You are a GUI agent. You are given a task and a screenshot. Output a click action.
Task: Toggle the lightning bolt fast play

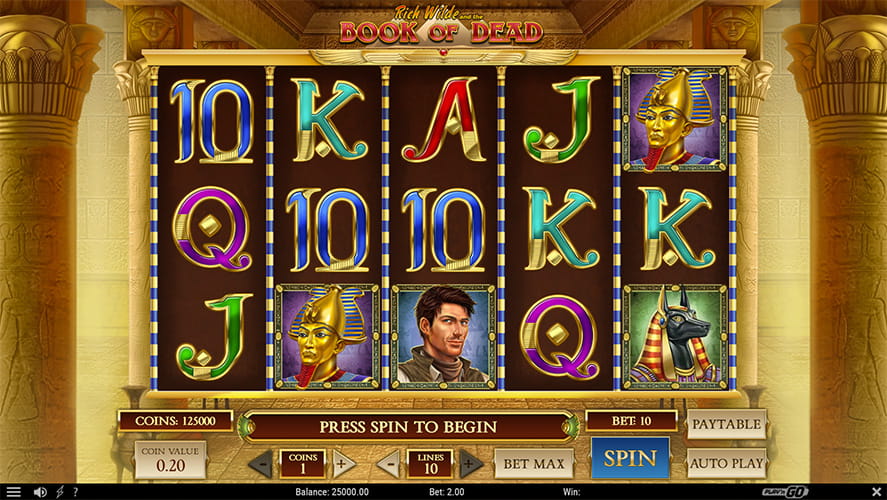[60, 492]
